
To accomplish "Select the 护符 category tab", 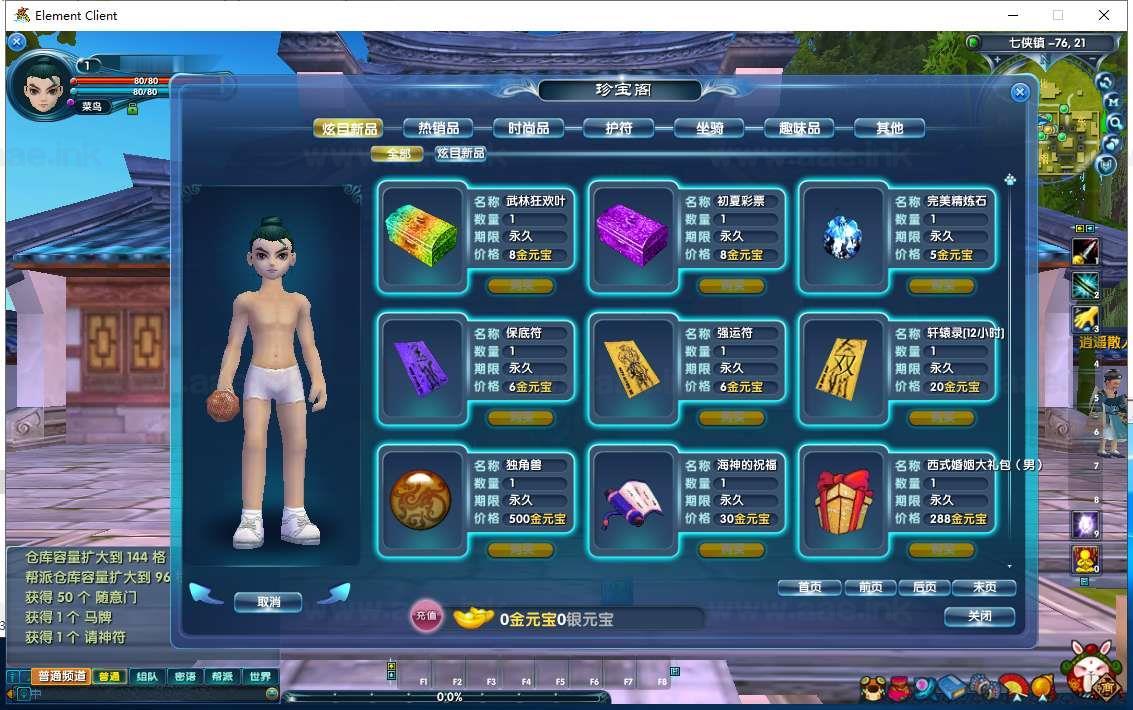I will pos(618,128).
